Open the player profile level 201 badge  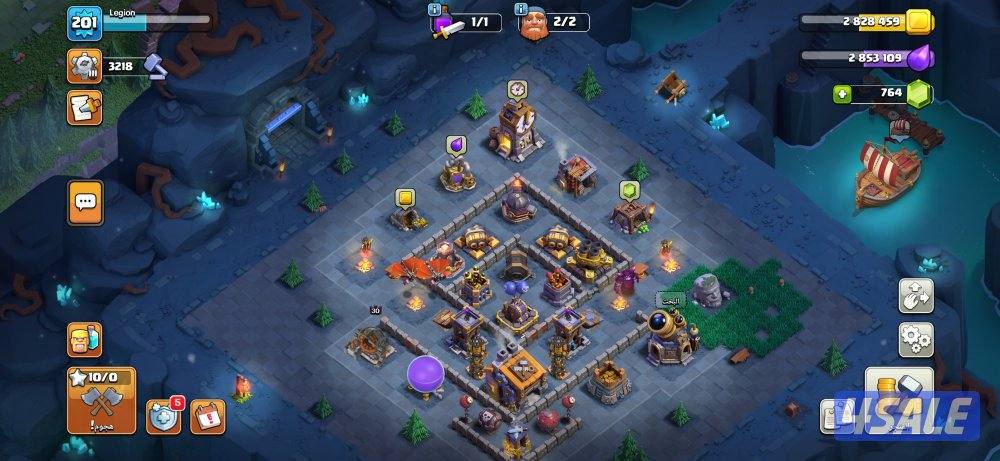tap(84, 24)
